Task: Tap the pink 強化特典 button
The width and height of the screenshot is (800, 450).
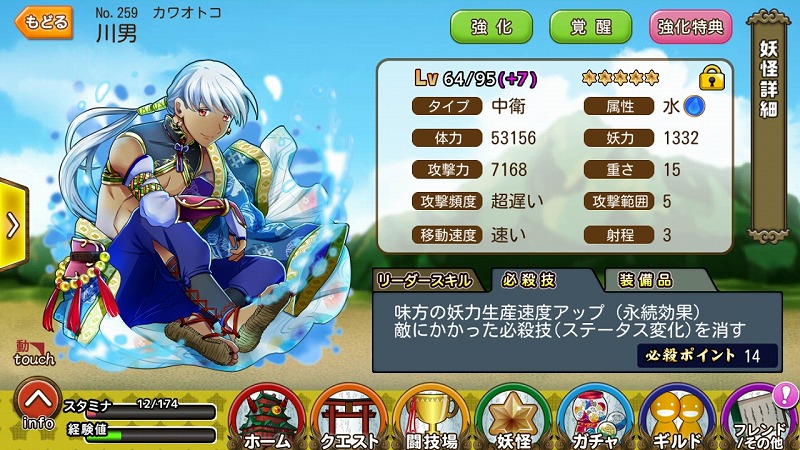Action: pos(690,27)
